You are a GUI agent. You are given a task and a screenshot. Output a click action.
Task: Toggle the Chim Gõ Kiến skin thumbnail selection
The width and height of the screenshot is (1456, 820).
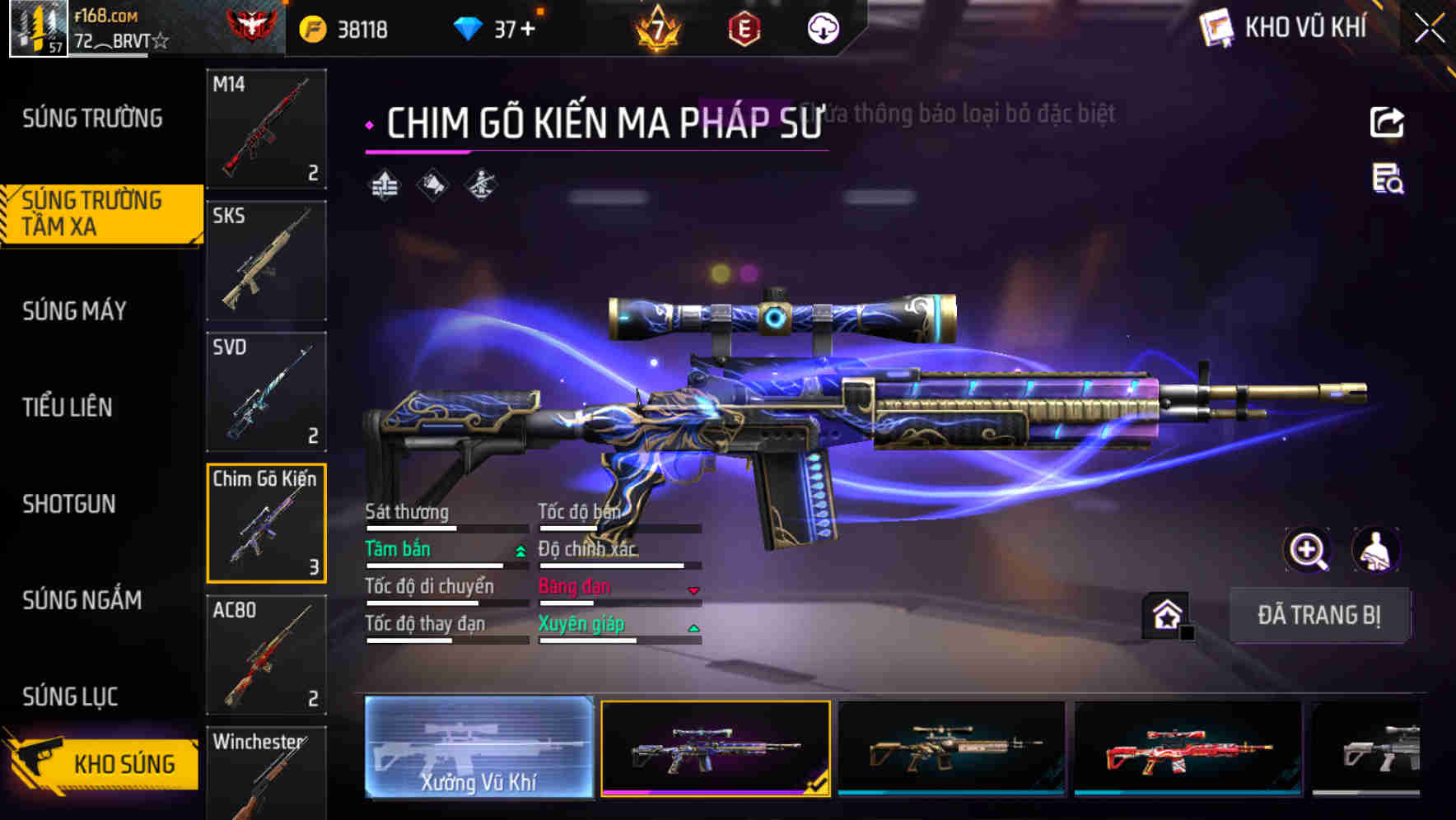[x=266, y=524]
